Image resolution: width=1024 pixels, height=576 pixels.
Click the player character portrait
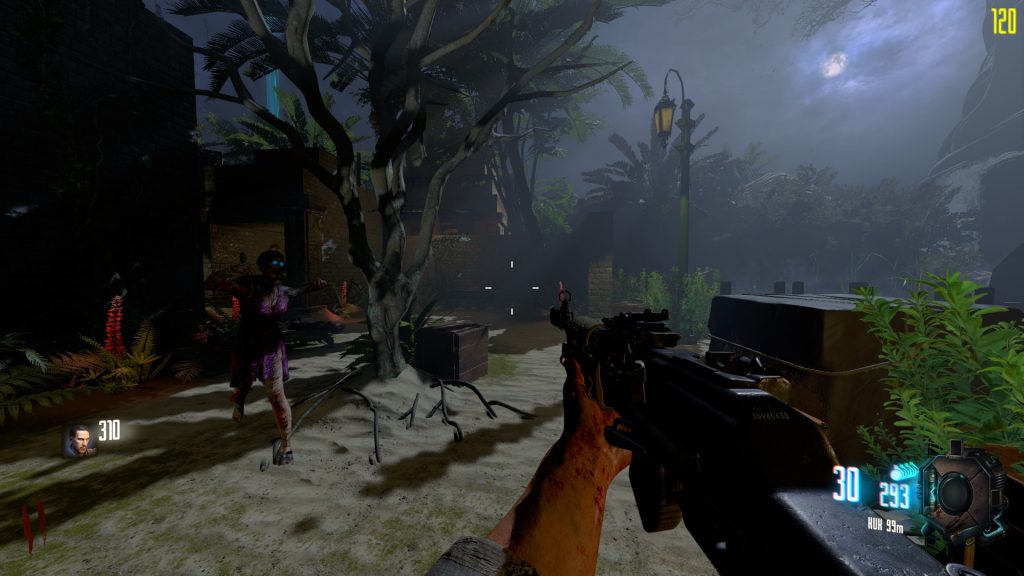point(79,441)
